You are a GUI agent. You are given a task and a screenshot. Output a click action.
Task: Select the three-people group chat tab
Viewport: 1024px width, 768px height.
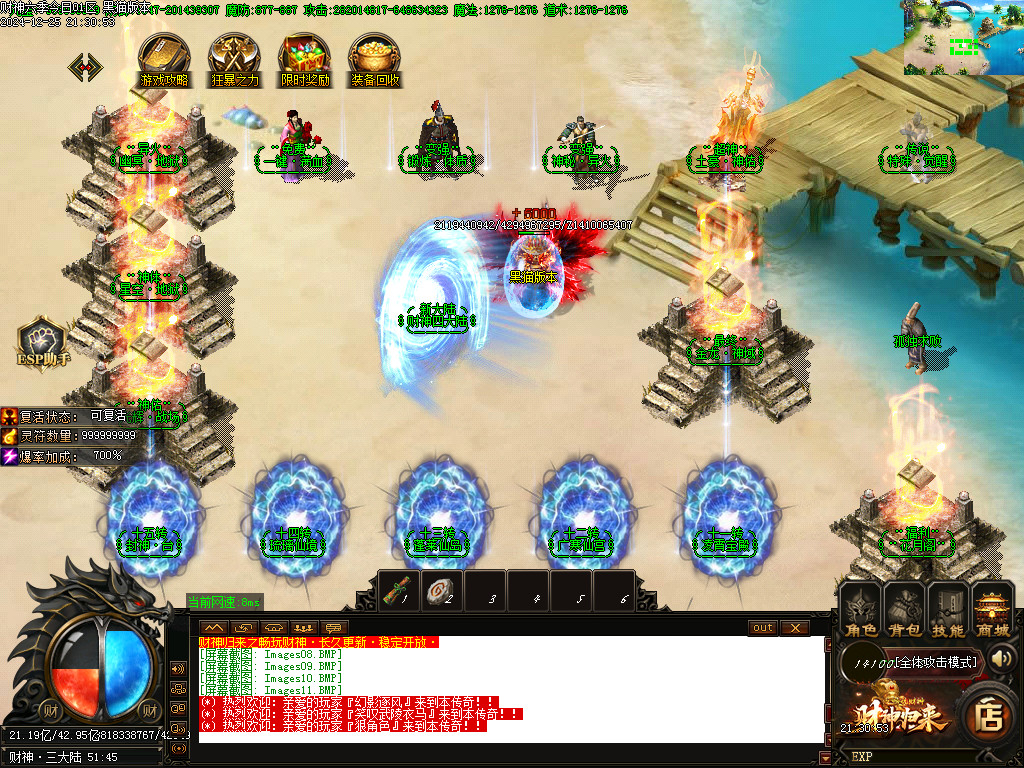pyautogui.click(x=303, y=628)
